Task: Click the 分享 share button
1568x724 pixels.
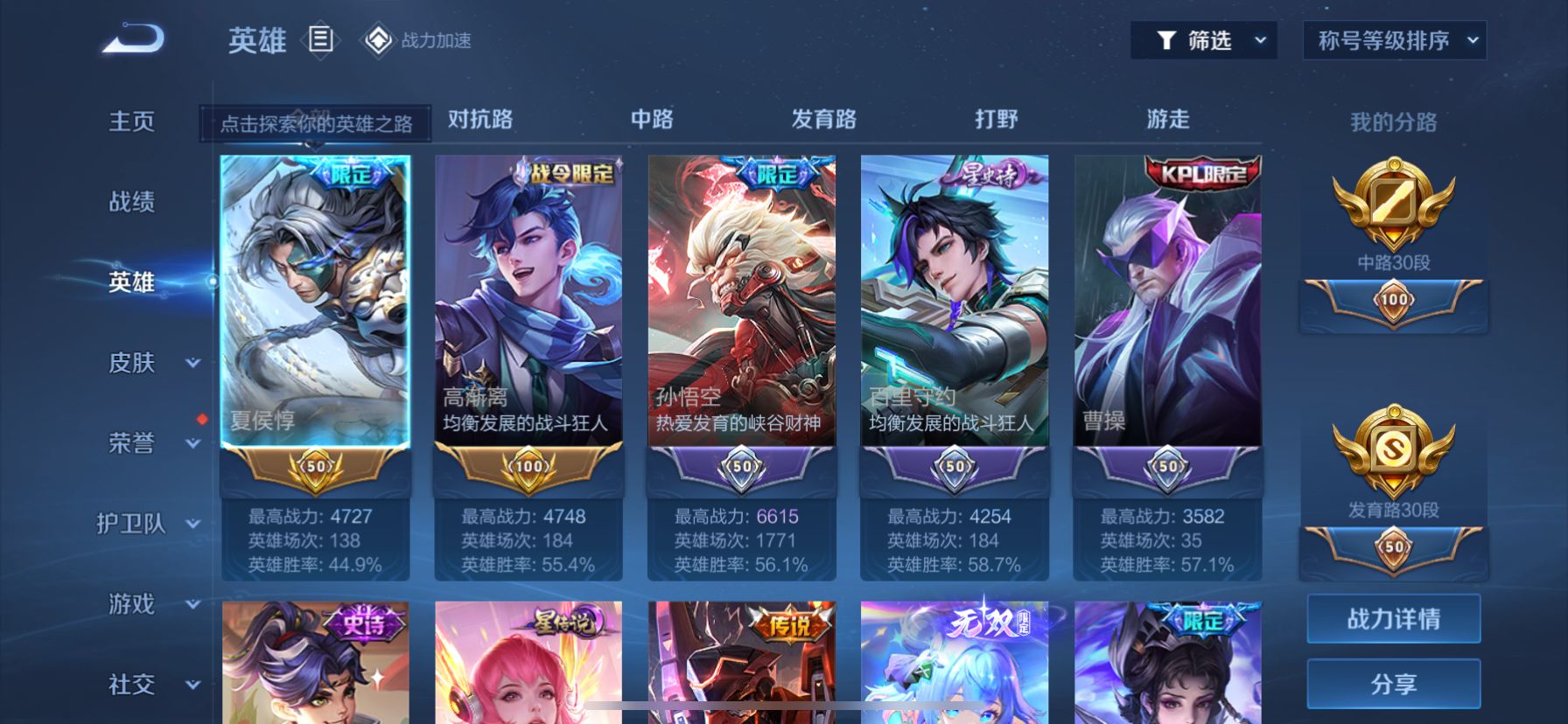Action: pyautogui.click(x=1393, y=684)
